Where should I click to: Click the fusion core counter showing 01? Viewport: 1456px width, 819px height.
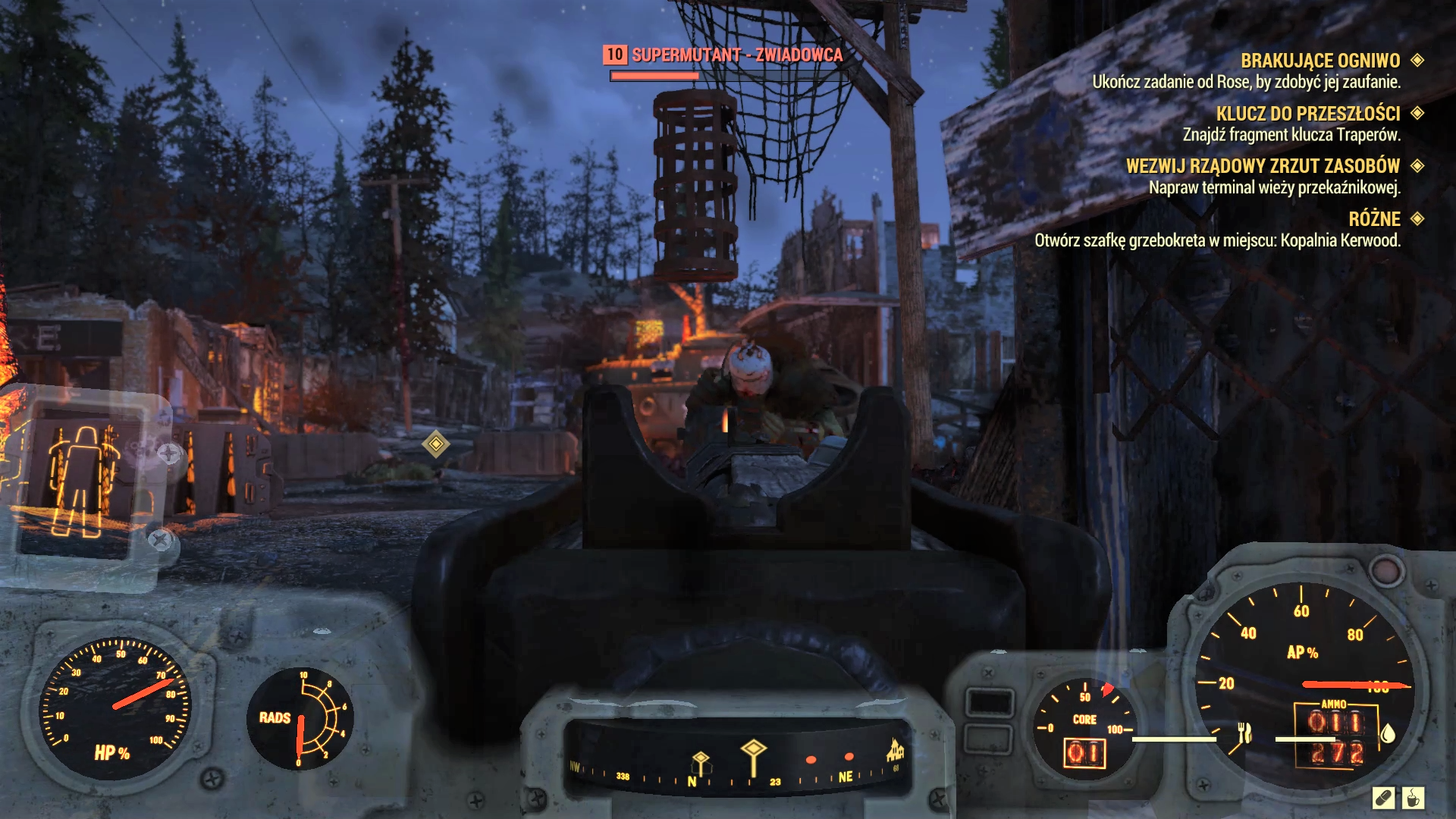click(x=1084, y=751)
